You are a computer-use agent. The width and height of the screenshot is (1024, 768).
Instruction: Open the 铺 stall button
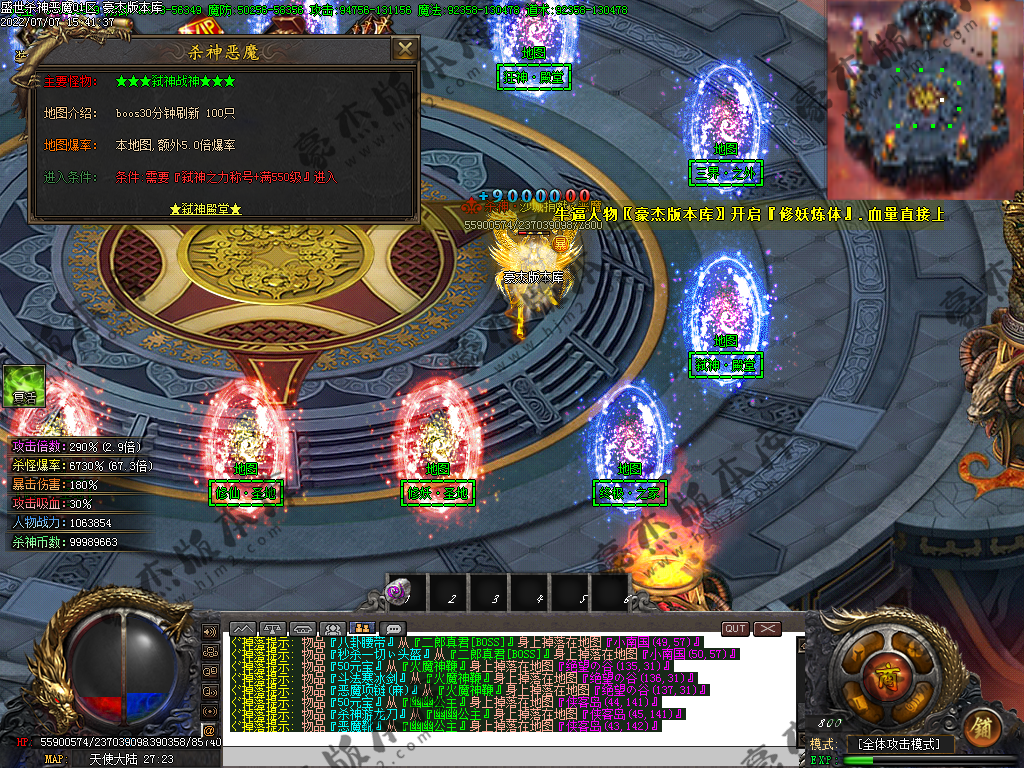pos(981,727)
